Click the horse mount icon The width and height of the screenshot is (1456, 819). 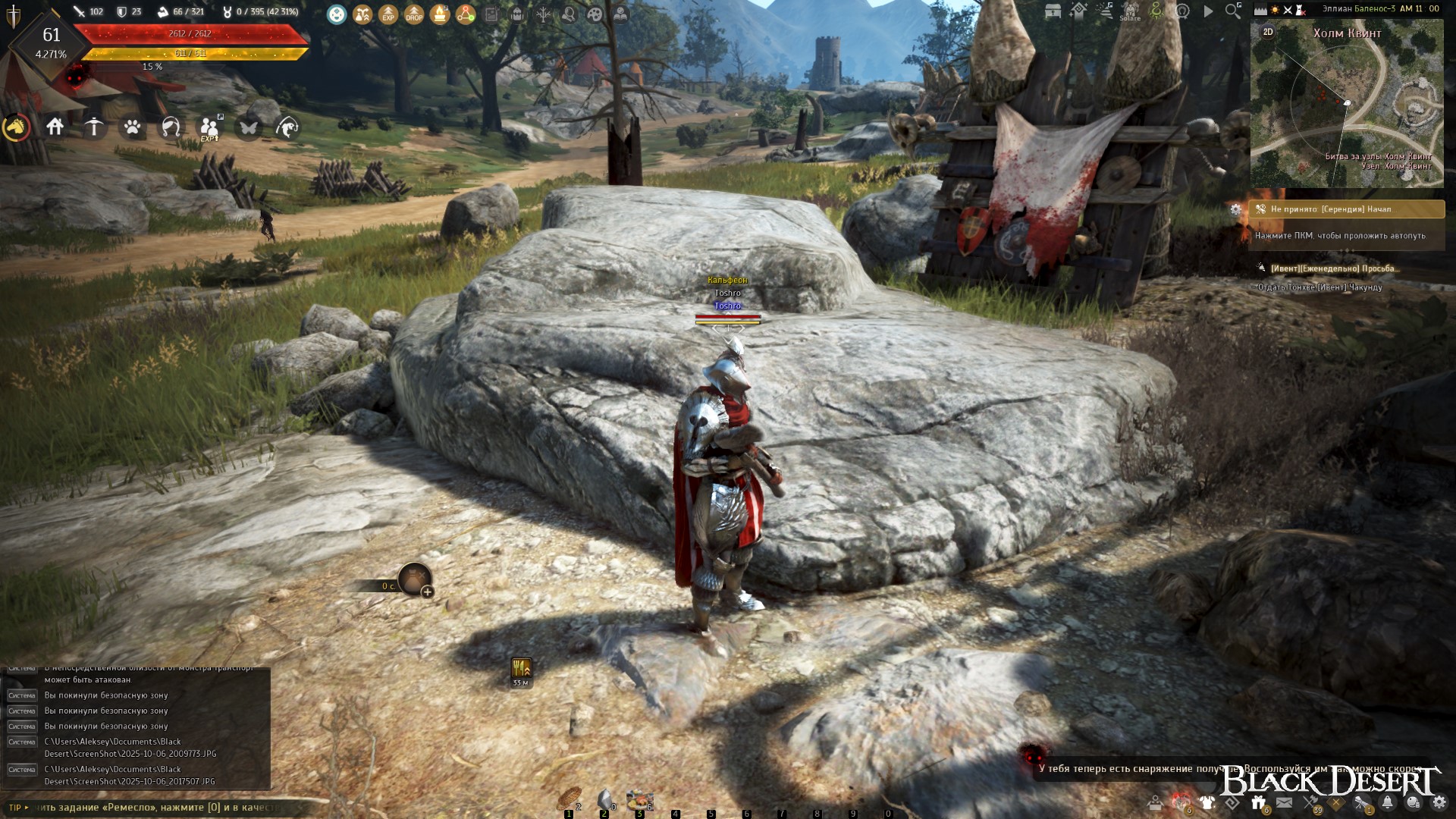[x=17, y=127]
